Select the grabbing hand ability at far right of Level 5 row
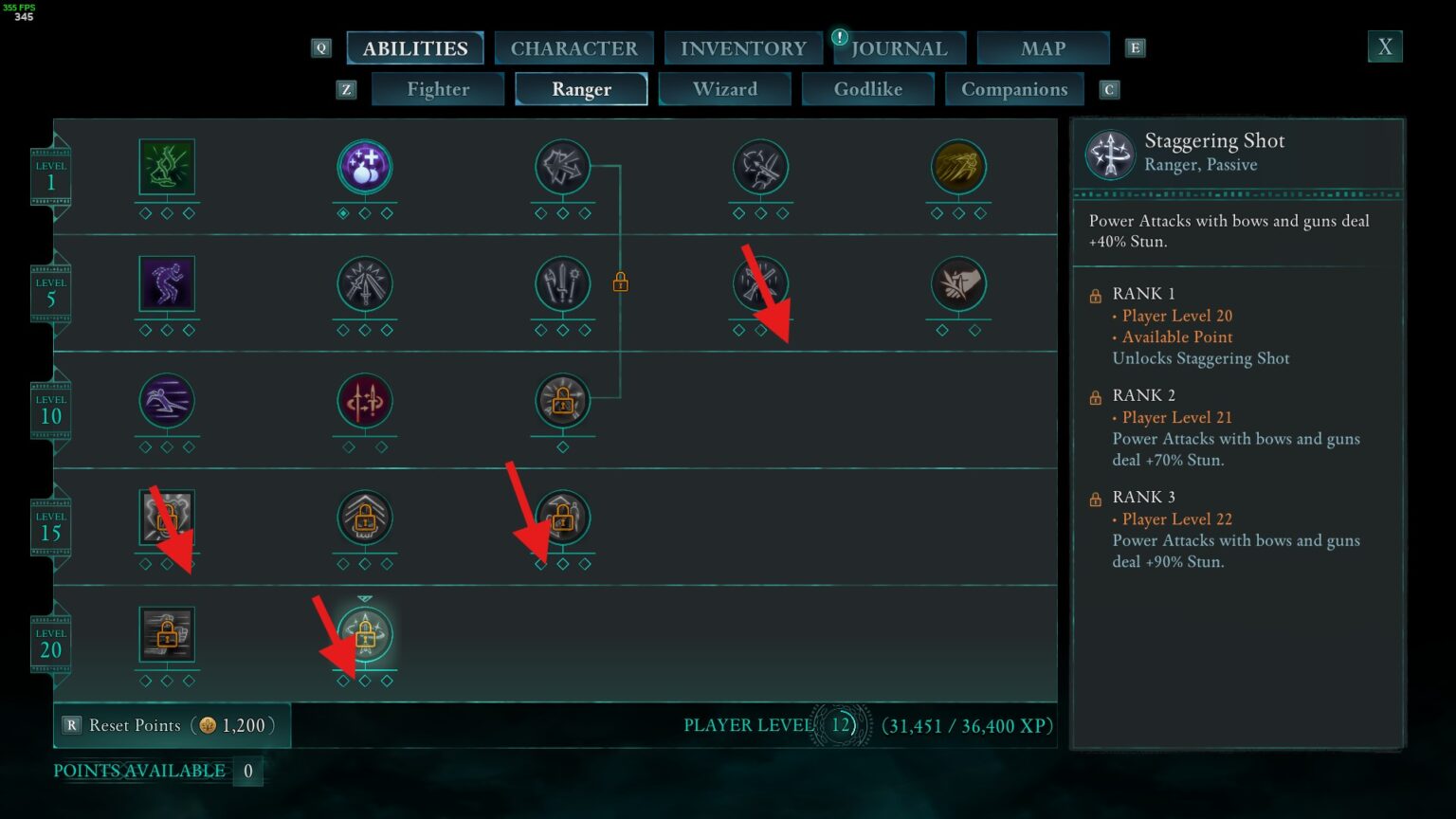 (x=958, y=284)
